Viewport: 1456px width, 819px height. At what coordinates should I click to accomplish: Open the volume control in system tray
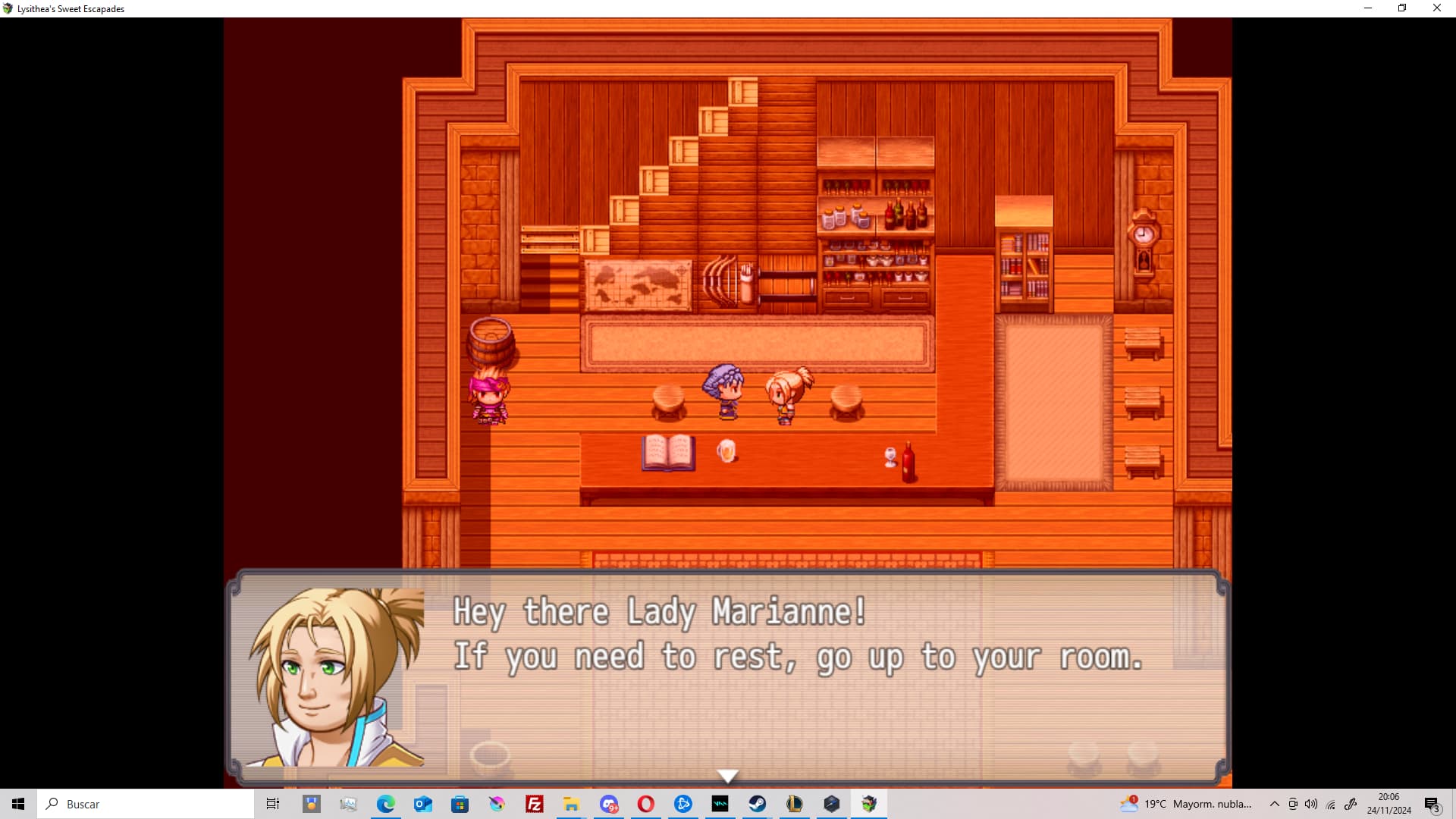1311,804
